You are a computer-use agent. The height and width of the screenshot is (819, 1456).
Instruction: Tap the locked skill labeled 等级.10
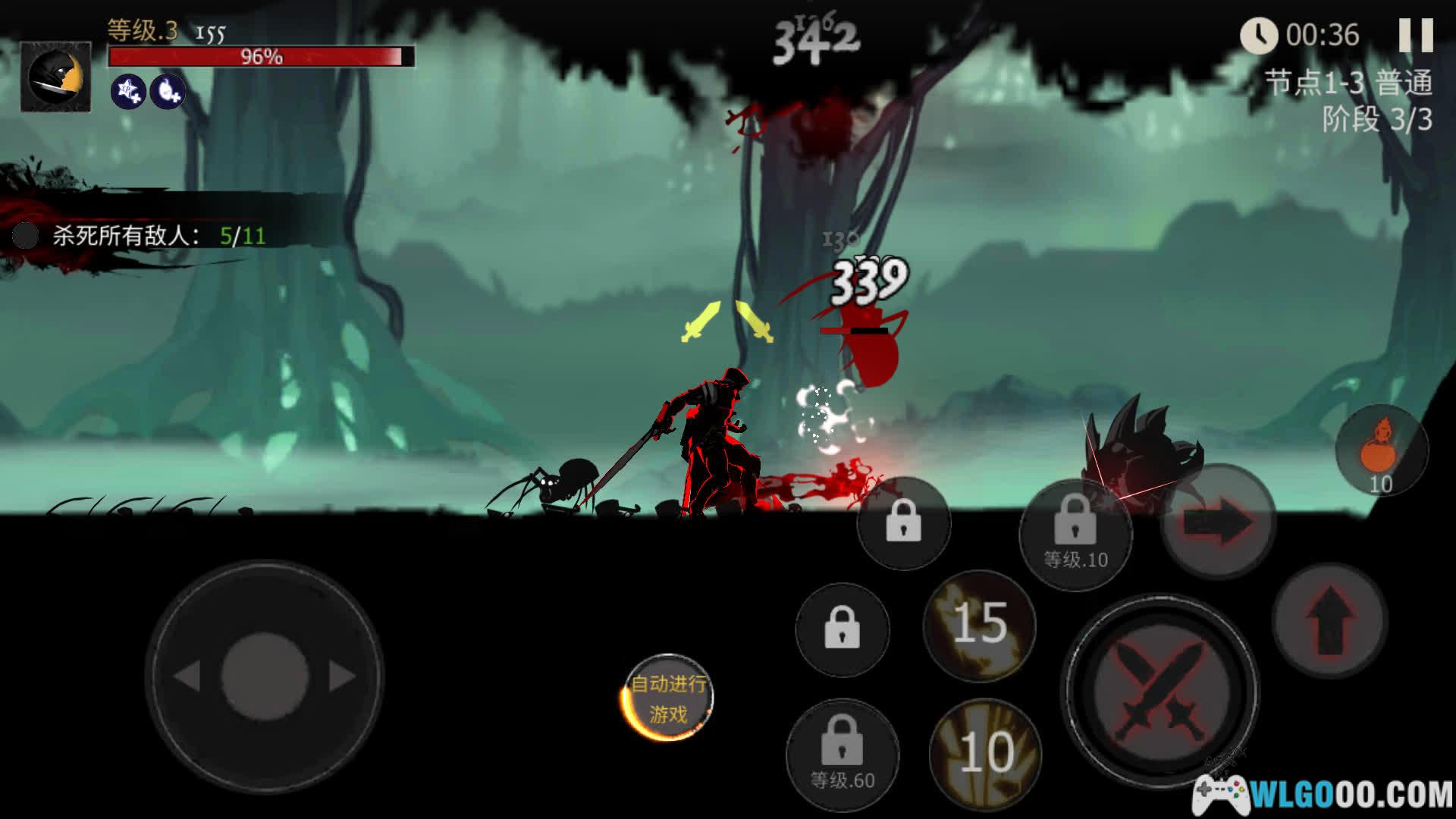click(1075, 532)
